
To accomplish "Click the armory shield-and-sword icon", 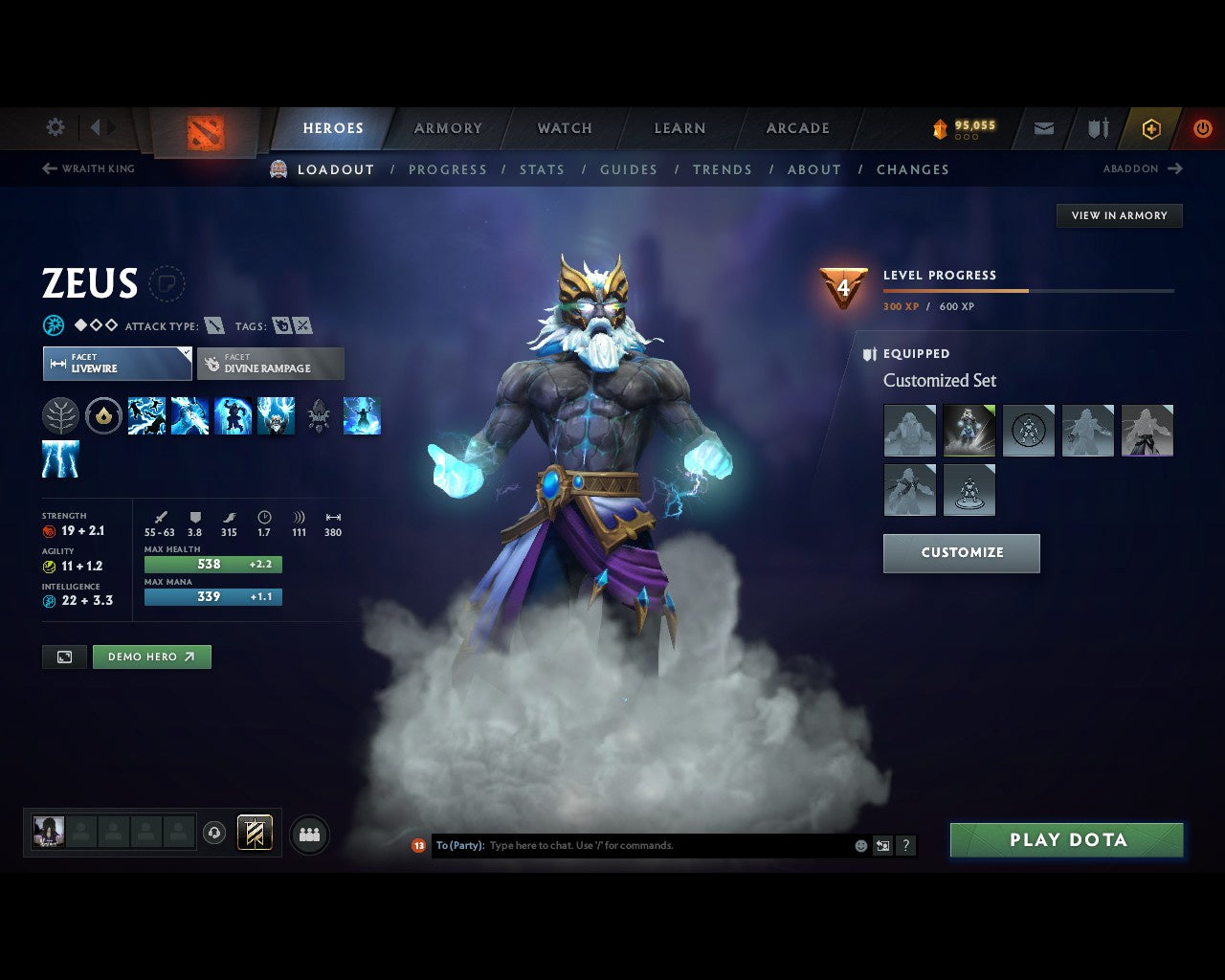I will pos(1097,127).
